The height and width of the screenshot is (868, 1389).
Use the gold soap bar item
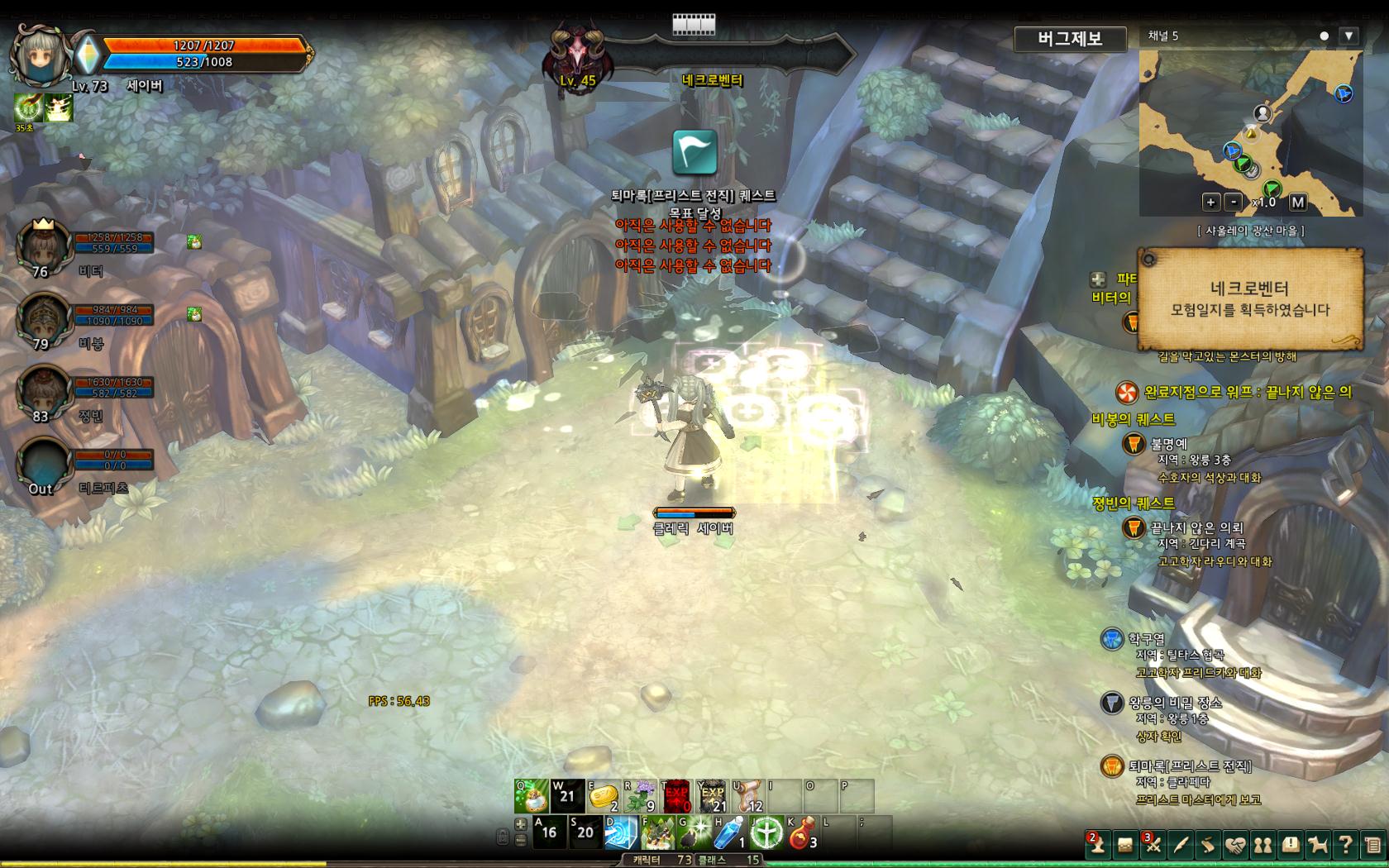coord(603,797)
